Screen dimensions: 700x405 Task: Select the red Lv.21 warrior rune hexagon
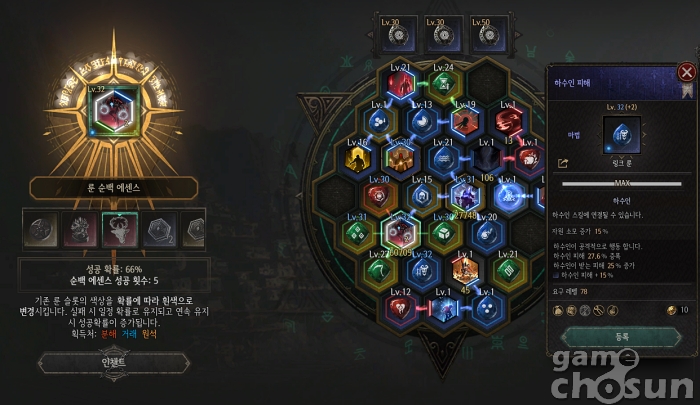click(400, 86)
